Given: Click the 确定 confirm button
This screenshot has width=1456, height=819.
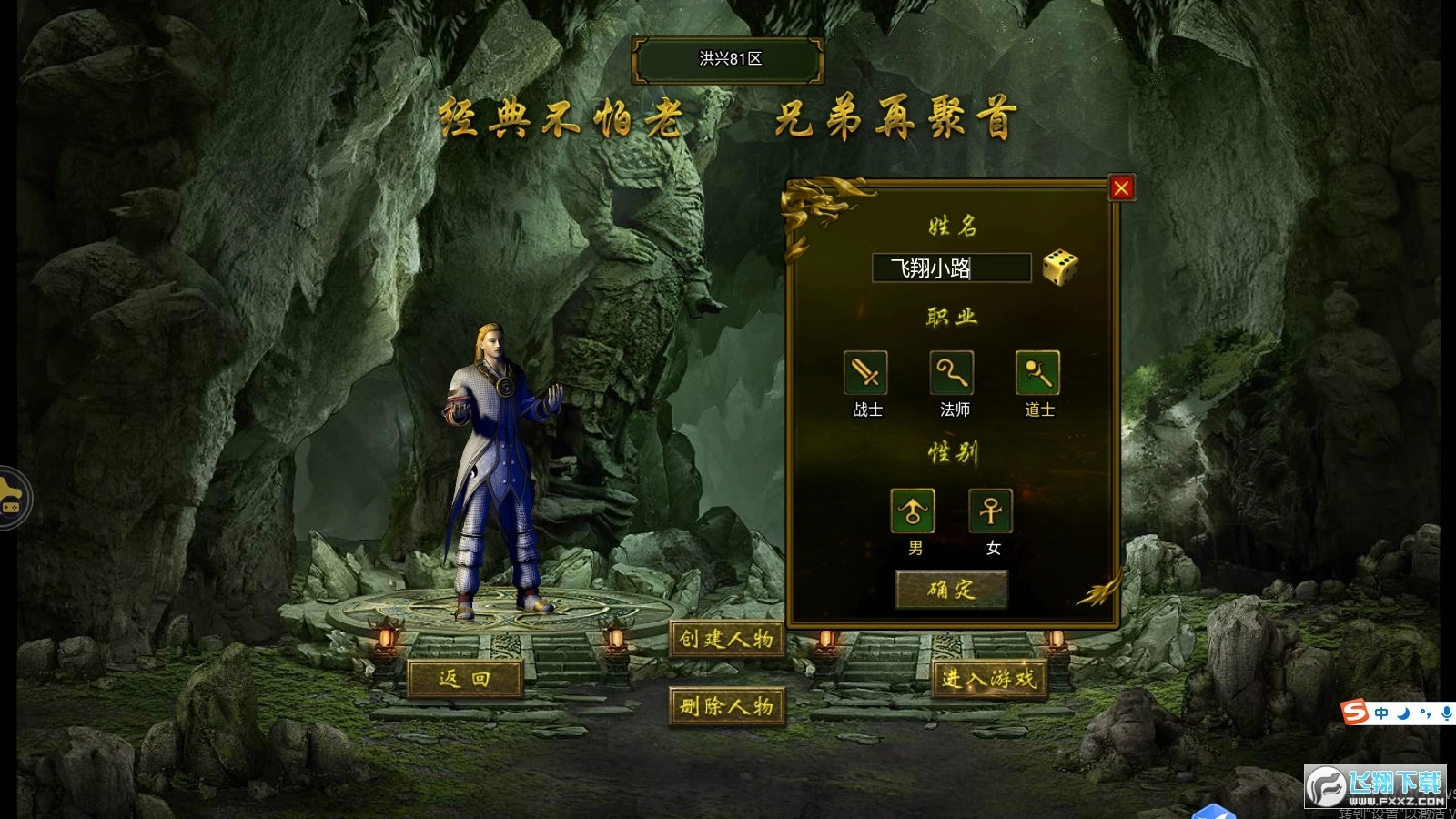Looking at the screenshot, I should pyautogui.click(x=952, y=591).
